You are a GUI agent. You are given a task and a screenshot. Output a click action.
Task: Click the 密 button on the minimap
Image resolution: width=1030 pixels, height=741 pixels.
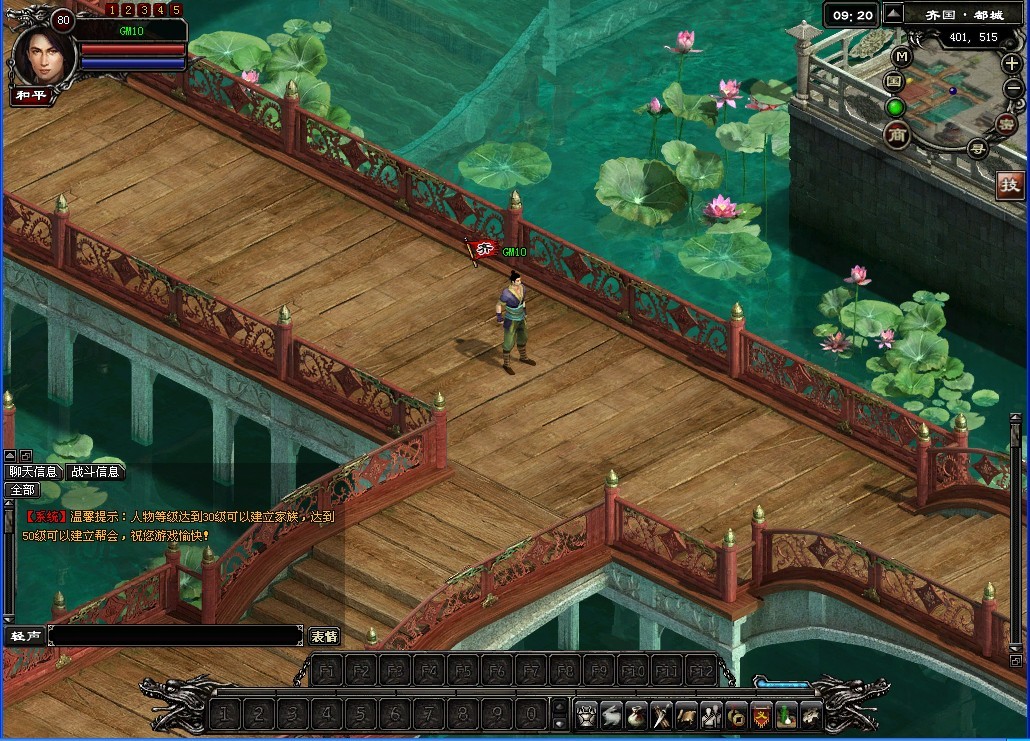1005,123
